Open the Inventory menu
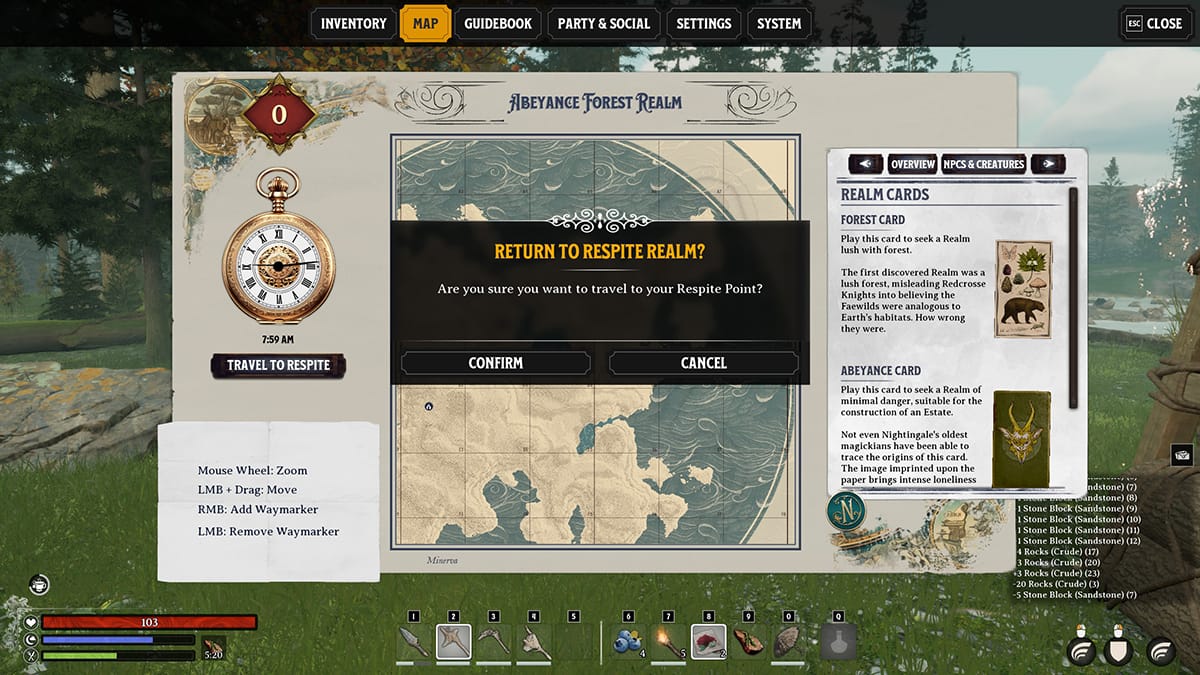Image resolution: width=1200 pixels, height=675 pixels. point(353,24)
